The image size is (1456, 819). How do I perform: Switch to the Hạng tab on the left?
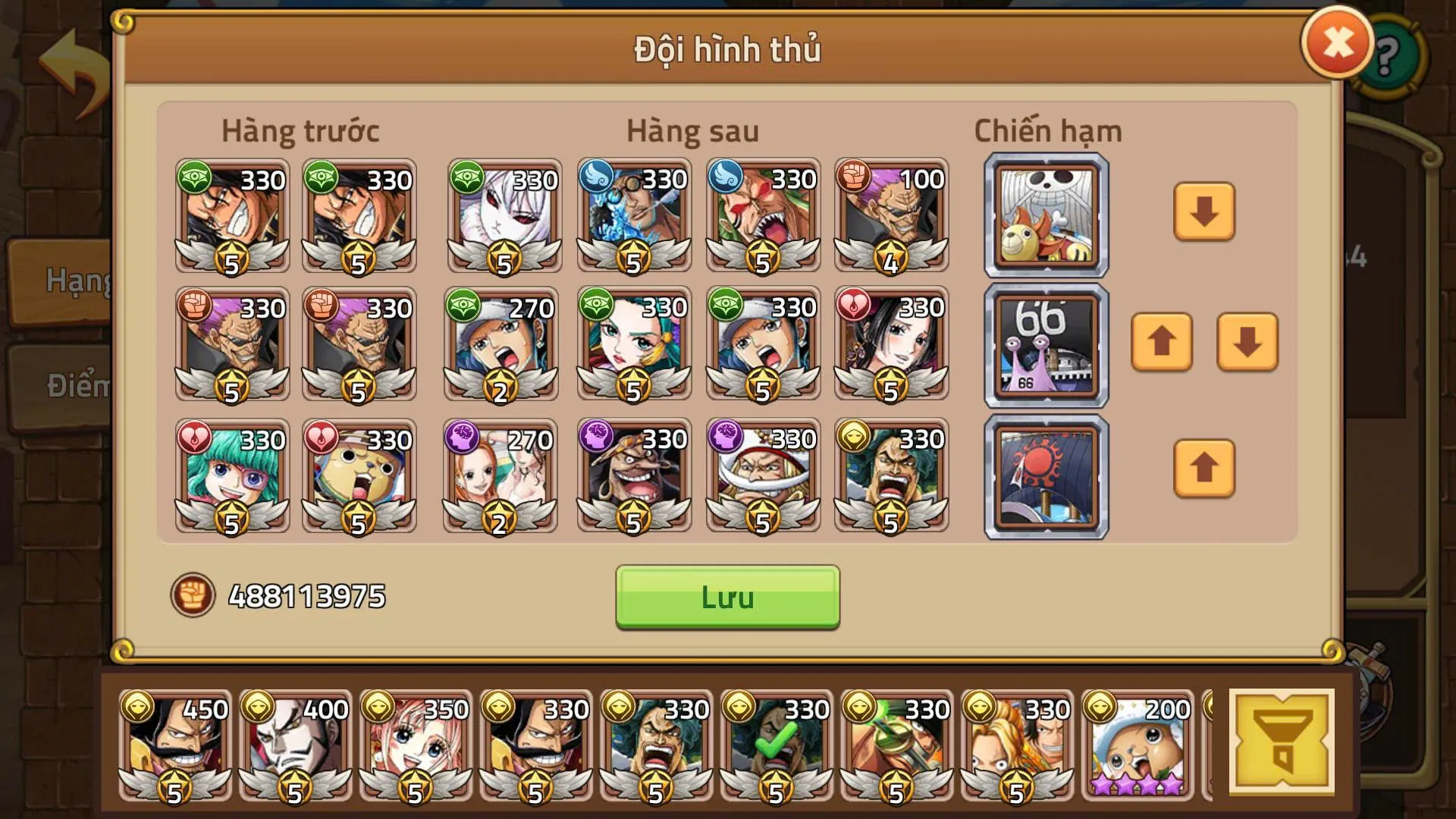[68, 281]
